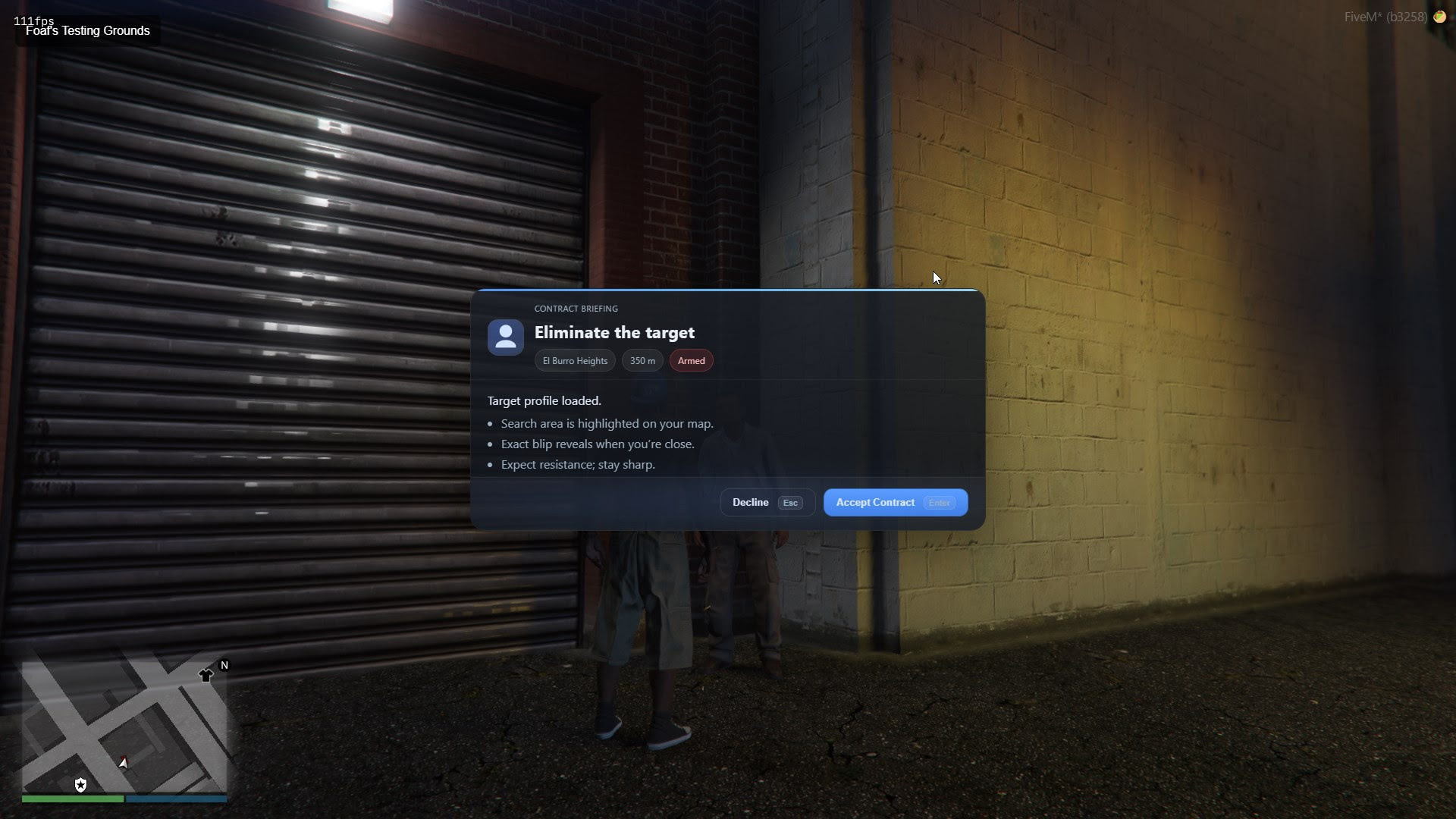Open the FiveM logo in the top-right corner
This screenshot has height=819, width=1456.
click(x=1440, y=16)
